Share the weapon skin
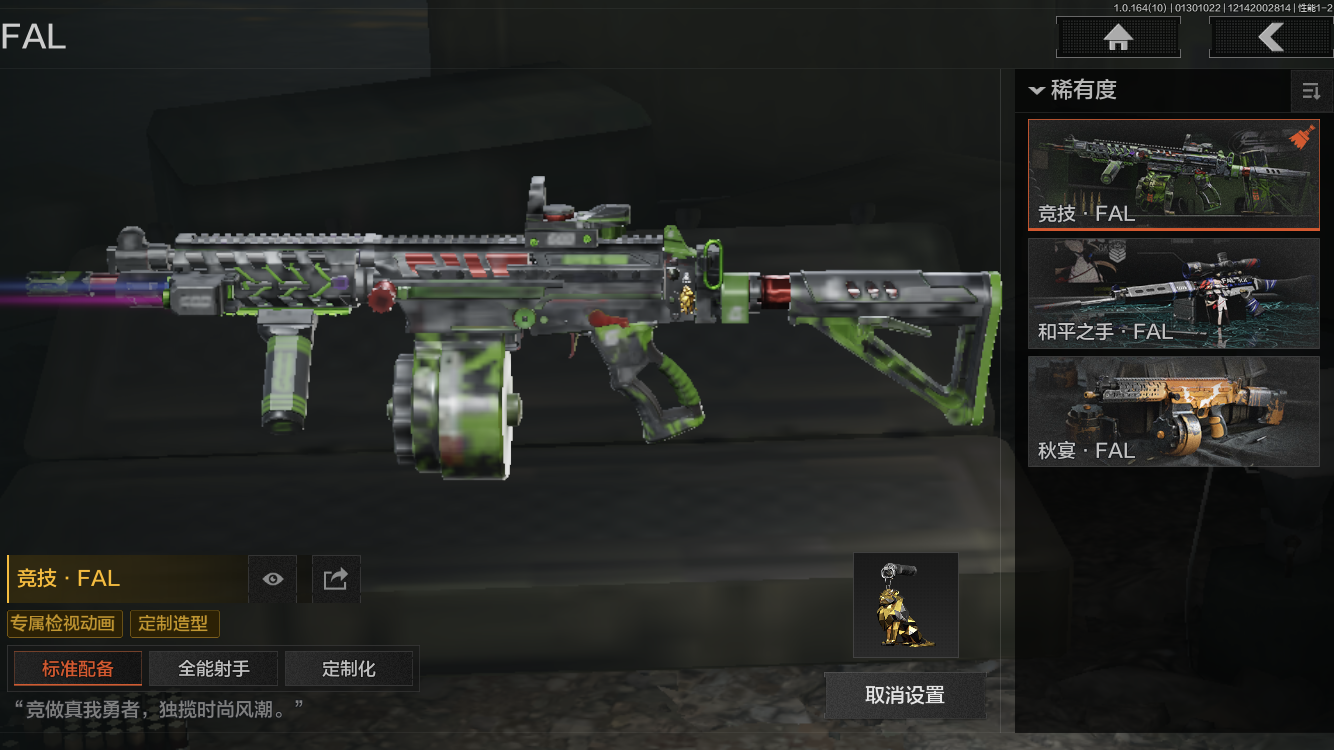The height and width of the screenshot is (750, 1334). 336,579
